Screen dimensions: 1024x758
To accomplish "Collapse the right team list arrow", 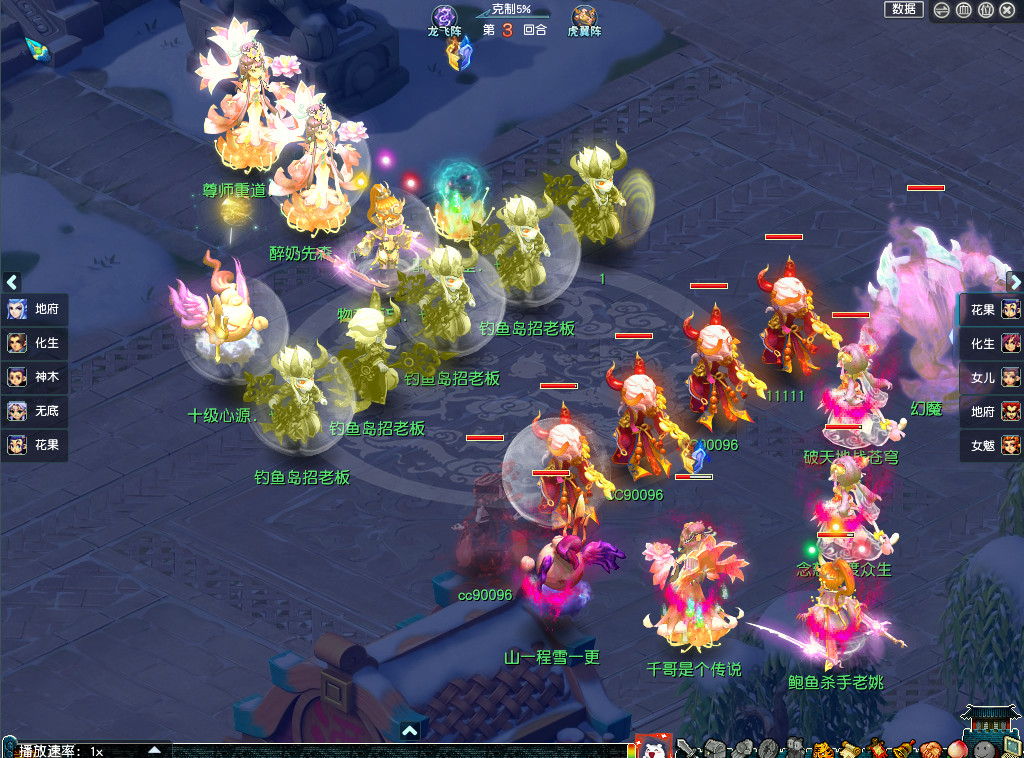I will (x=1013, y=282).
